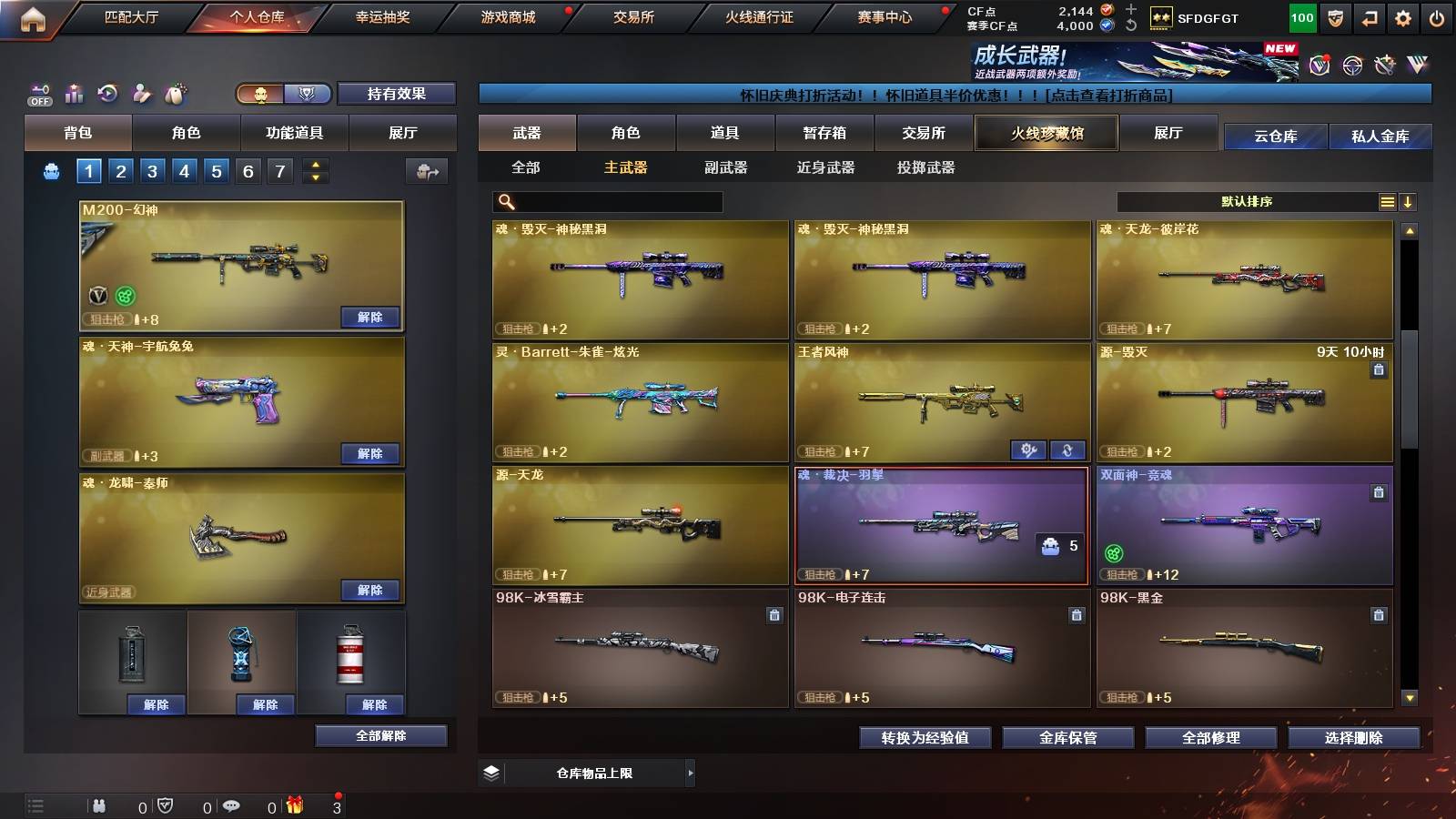Click the 全部解除 button below the backpack
The width and height of the screenshot is (1456, 819).
coord(381,735)
